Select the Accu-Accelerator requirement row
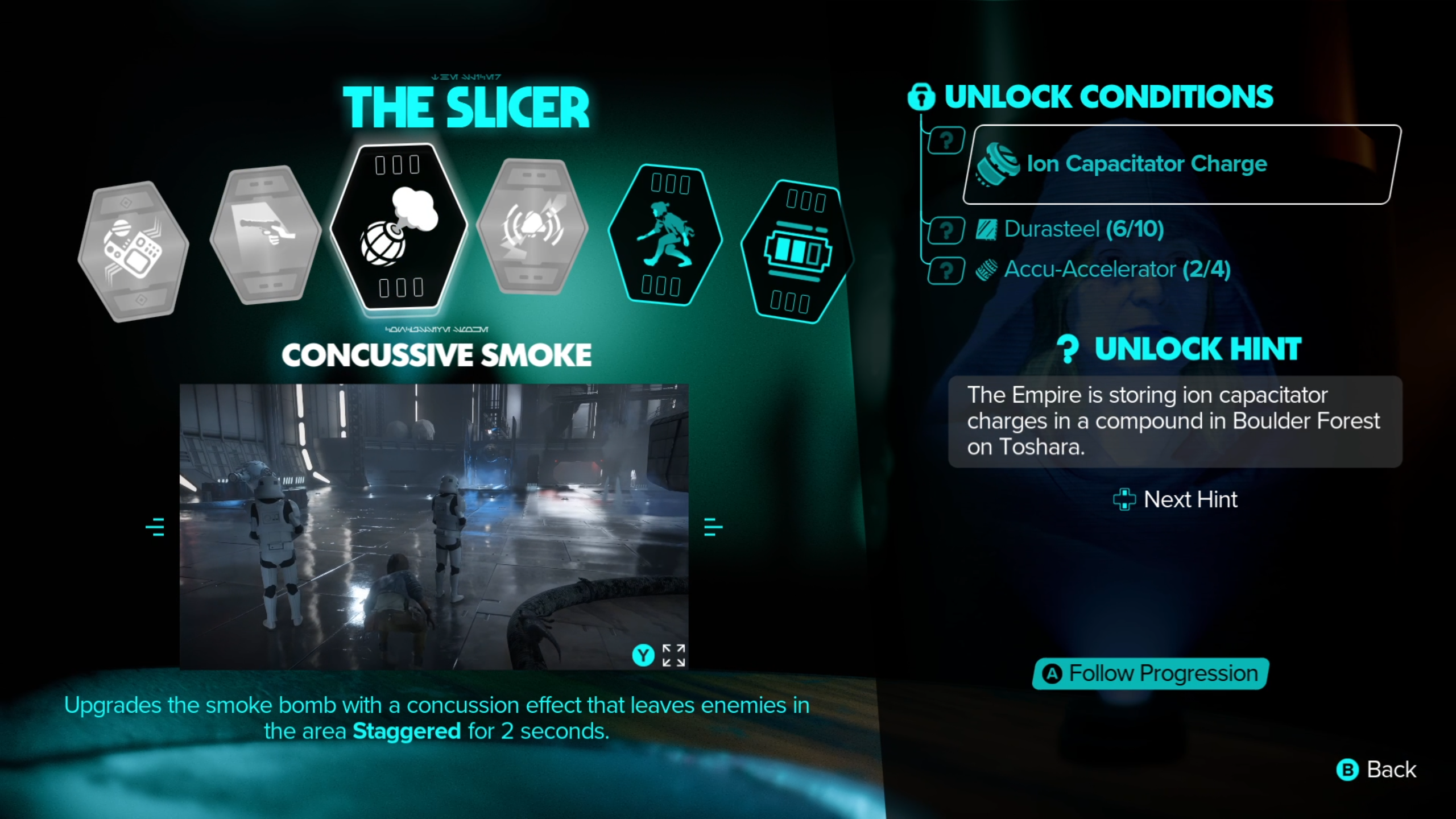The height and width of the screenshot is (819, 1456). [1116, 270]
